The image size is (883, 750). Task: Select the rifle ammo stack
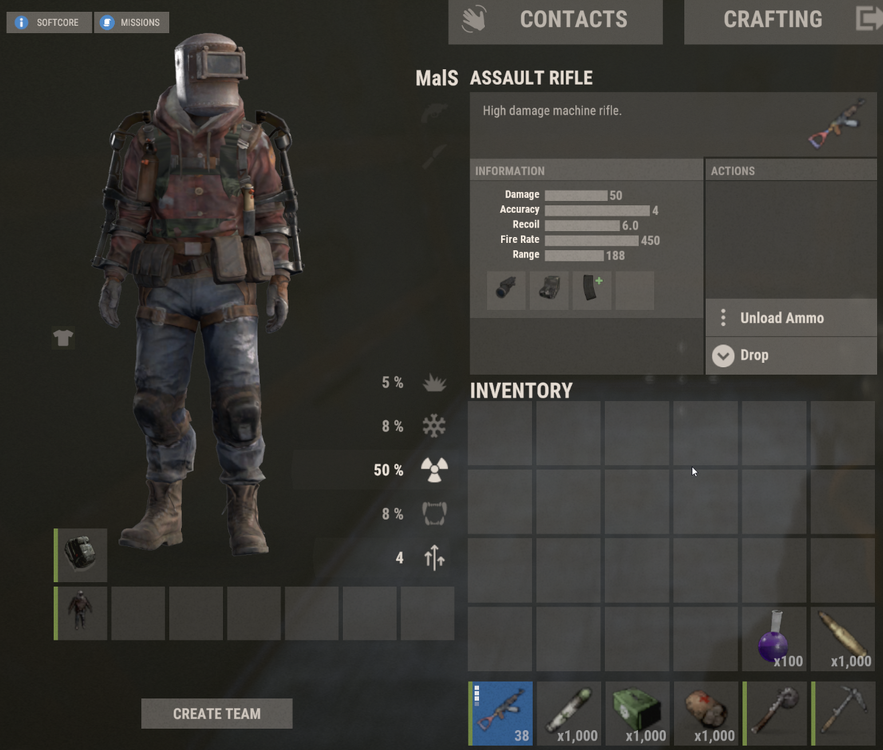click(x=844, y=639)
